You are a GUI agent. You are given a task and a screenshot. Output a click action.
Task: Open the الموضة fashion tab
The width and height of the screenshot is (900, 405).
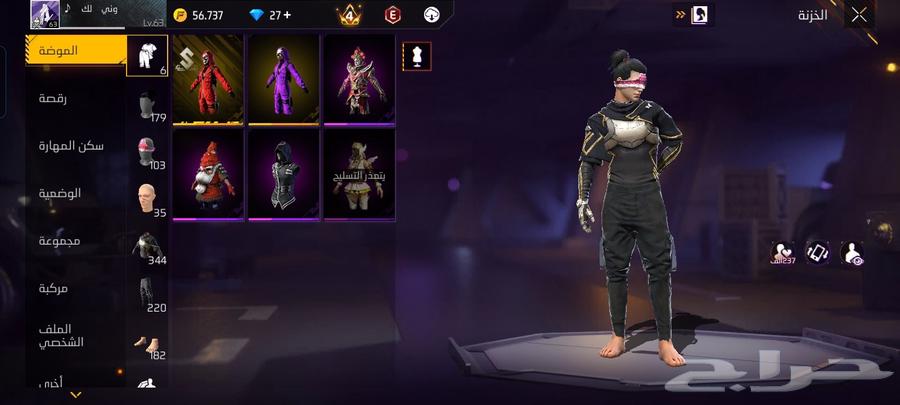[75, 50]
